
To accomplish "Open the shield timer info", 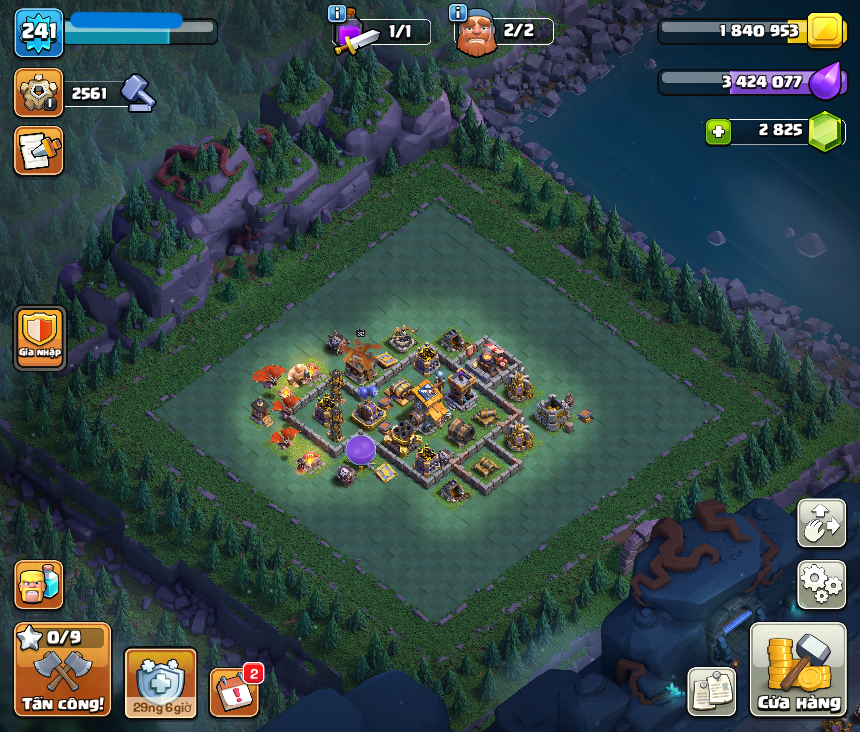I will [160, 683].
